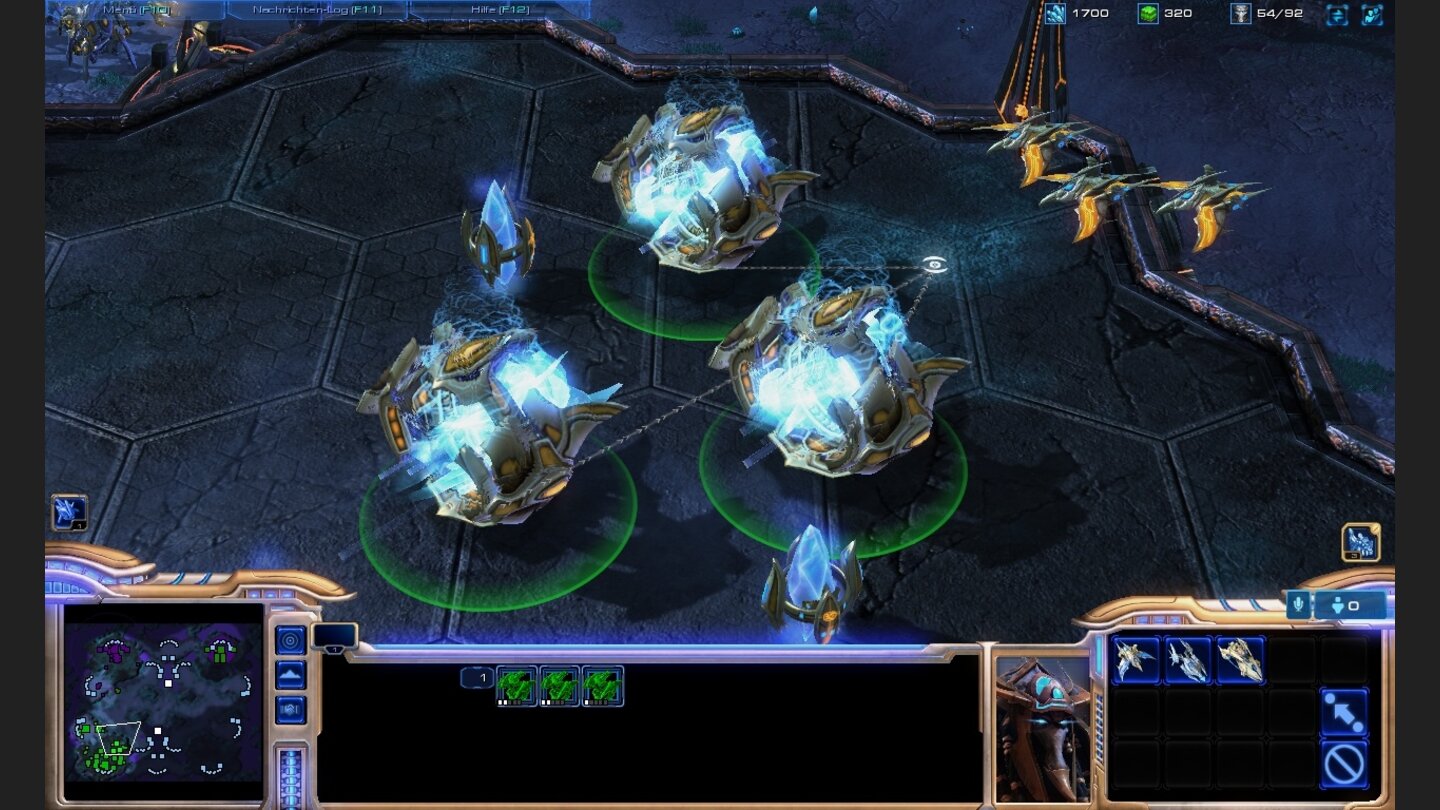Viewport: 1440px width, 810px height.
Task: Click the supply icon showing 54/92
Action: click(1243, 15)
